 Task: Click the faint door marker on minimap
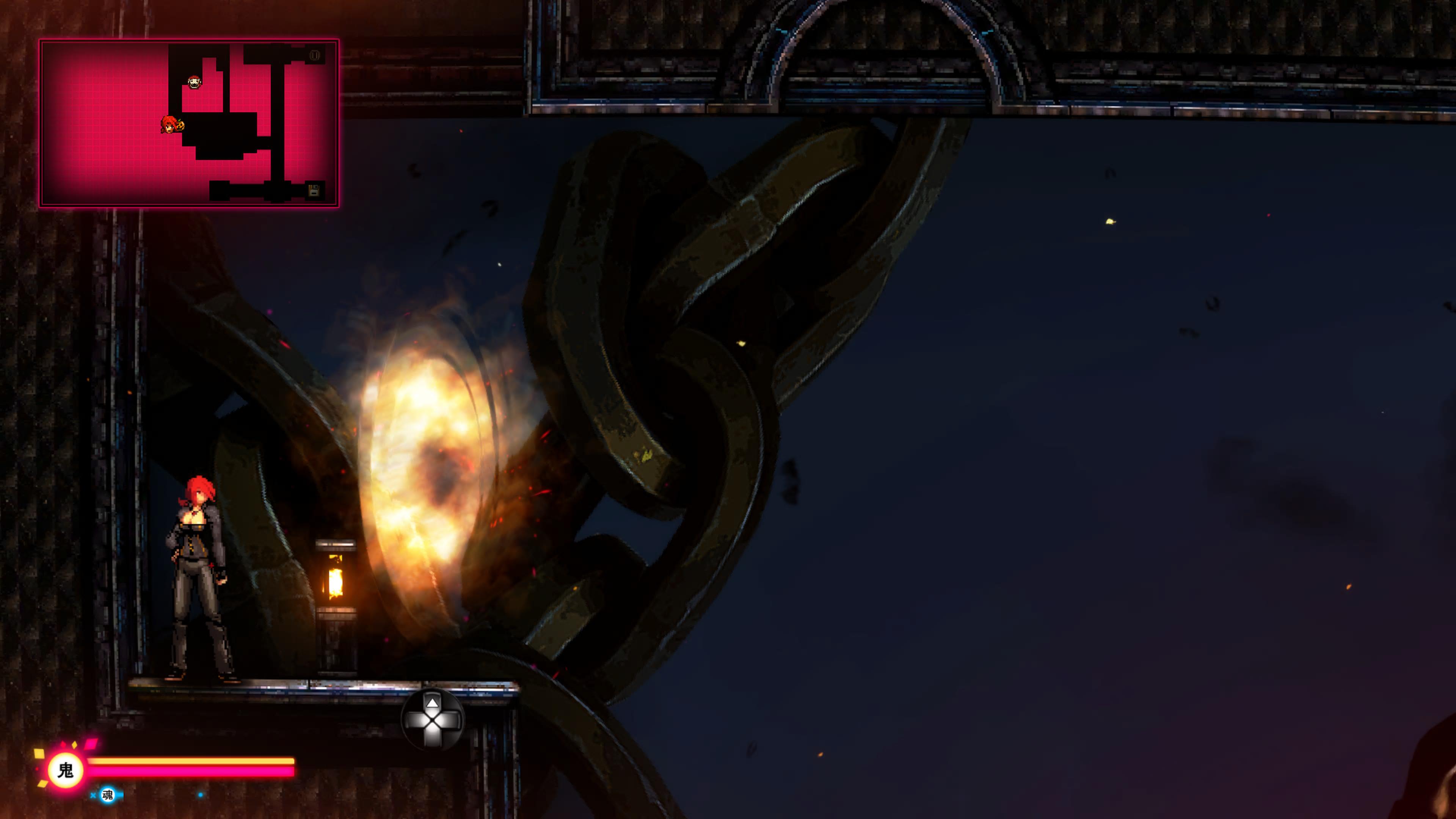click(315, 55)
